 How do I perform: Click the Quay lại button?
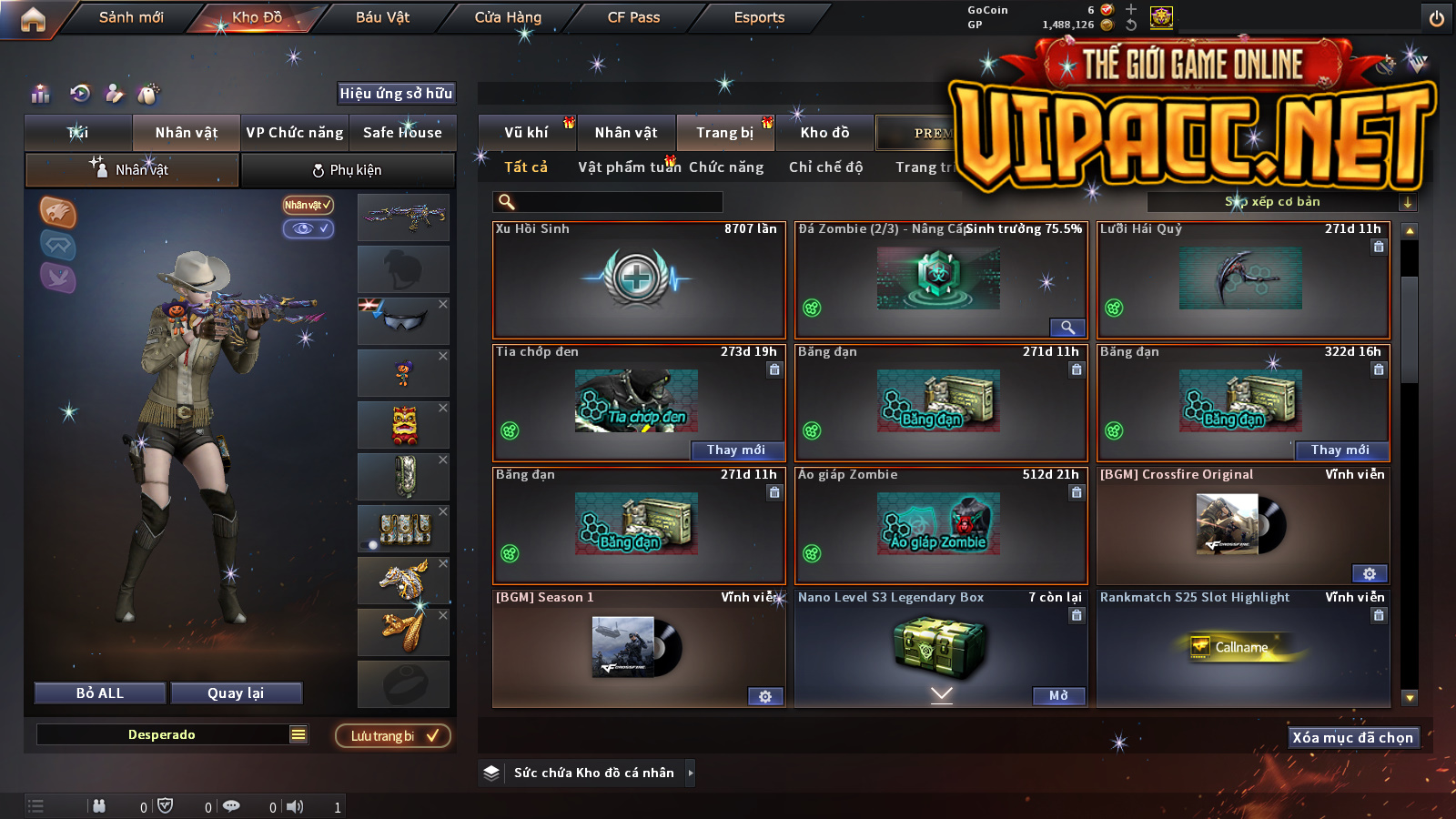tap(236, 693)
